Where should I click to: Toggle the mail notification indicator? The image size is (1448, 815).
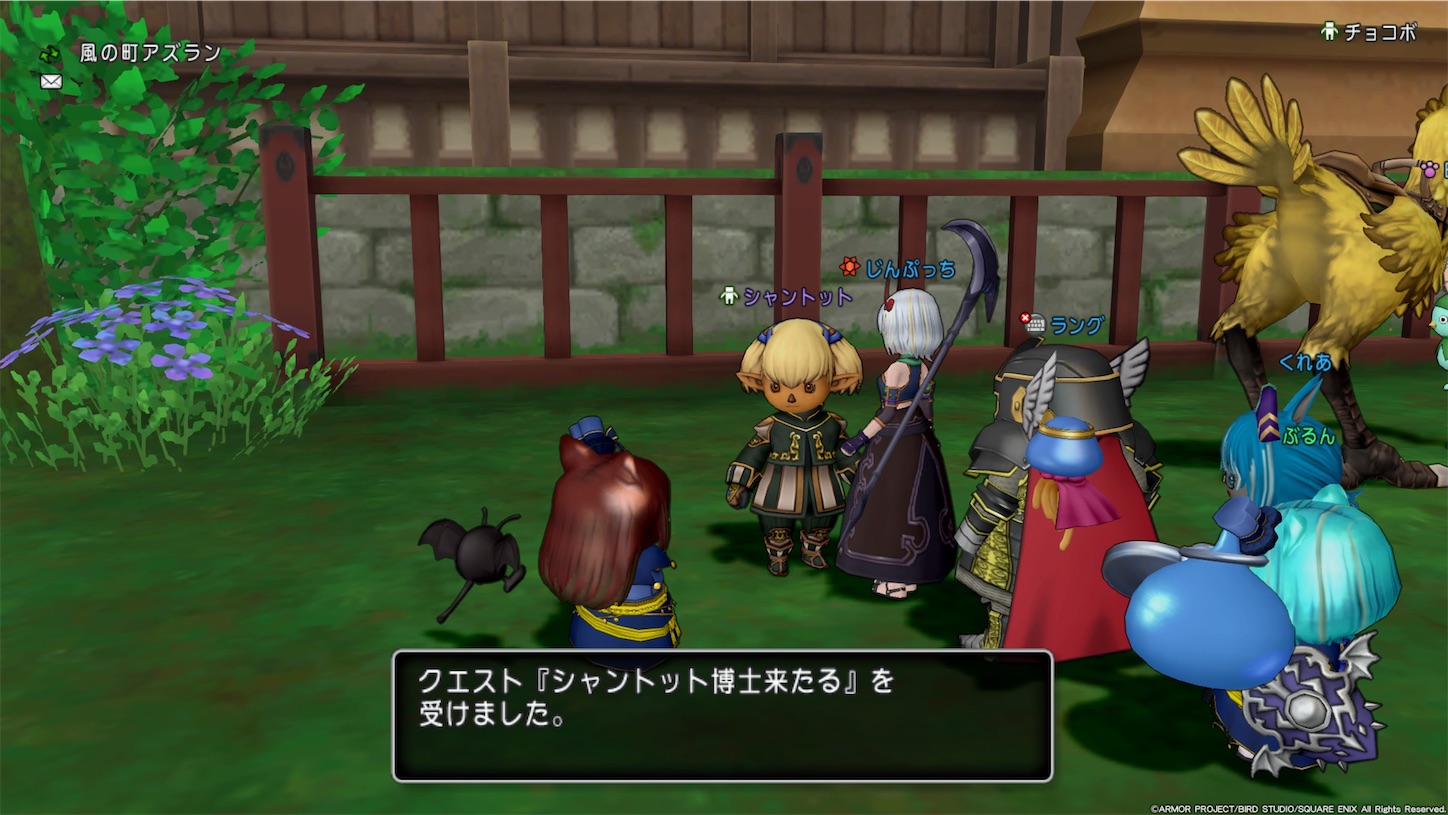(x=50, y=79)
